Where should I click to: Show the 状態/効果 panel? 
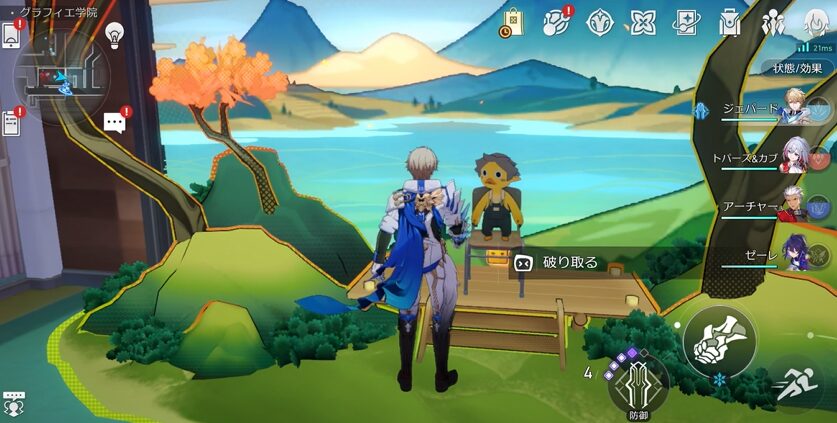tap(798, 69)
